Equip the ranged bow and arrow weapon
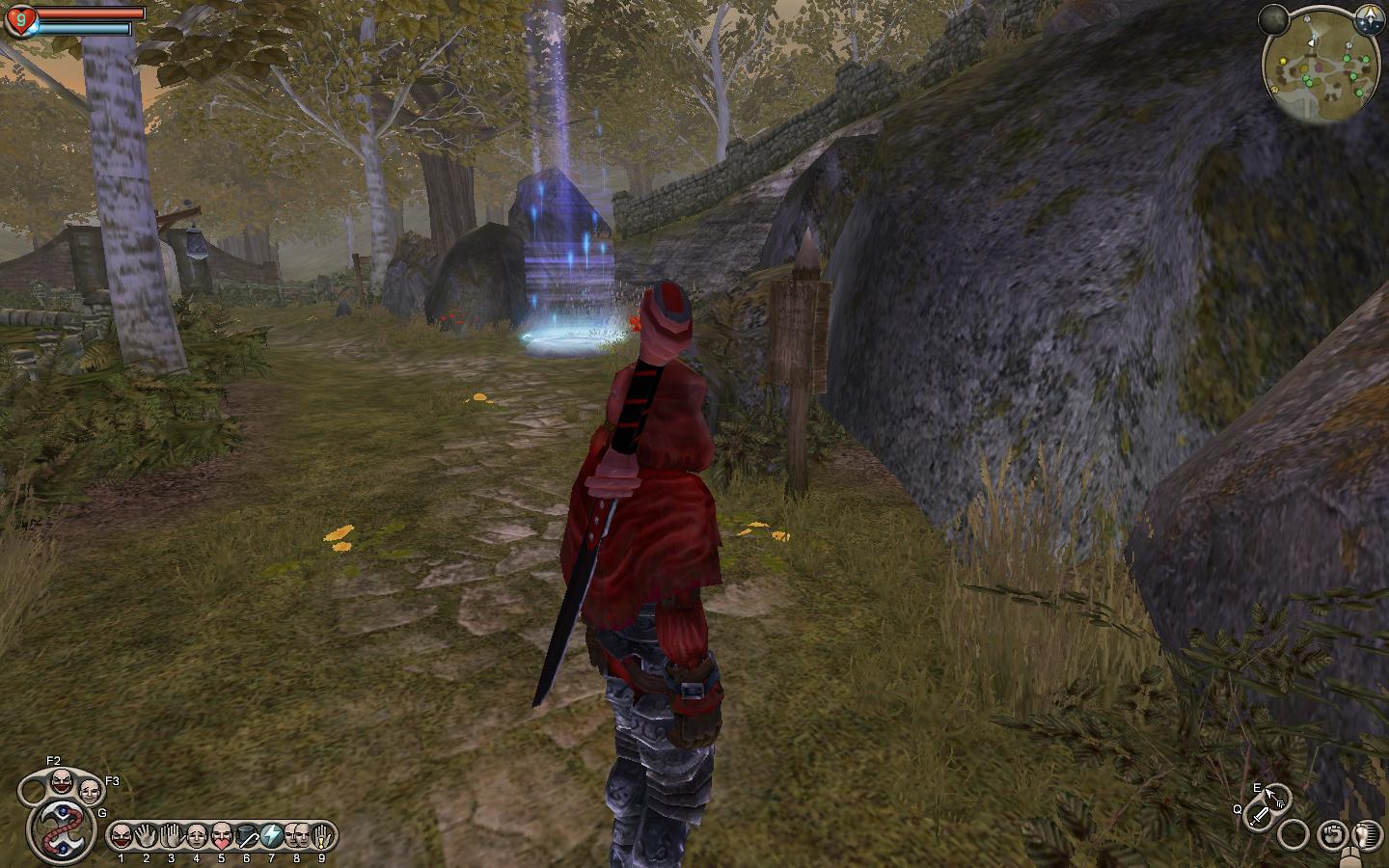 point(1277,798)
